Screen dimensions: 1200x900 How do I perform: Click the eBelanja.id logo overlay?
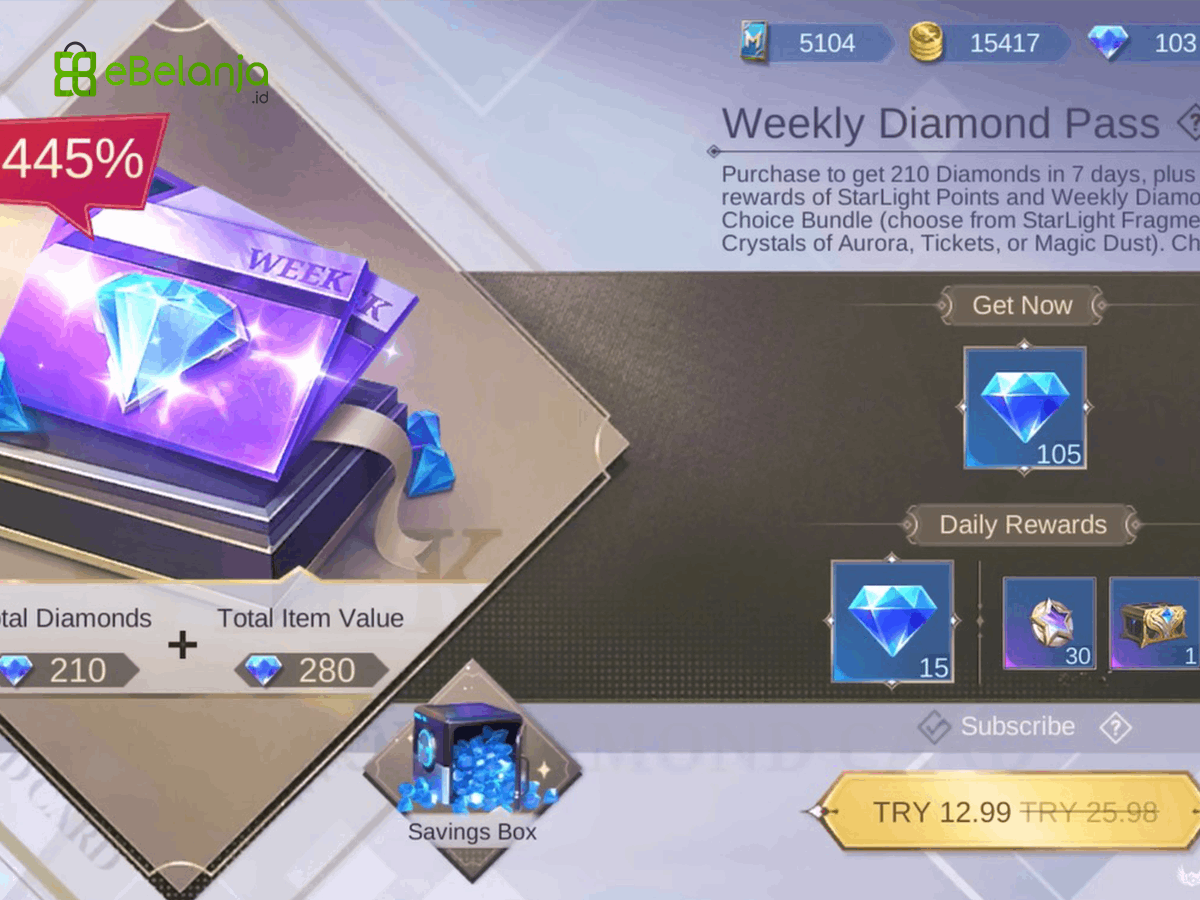[x=160, y=72]
